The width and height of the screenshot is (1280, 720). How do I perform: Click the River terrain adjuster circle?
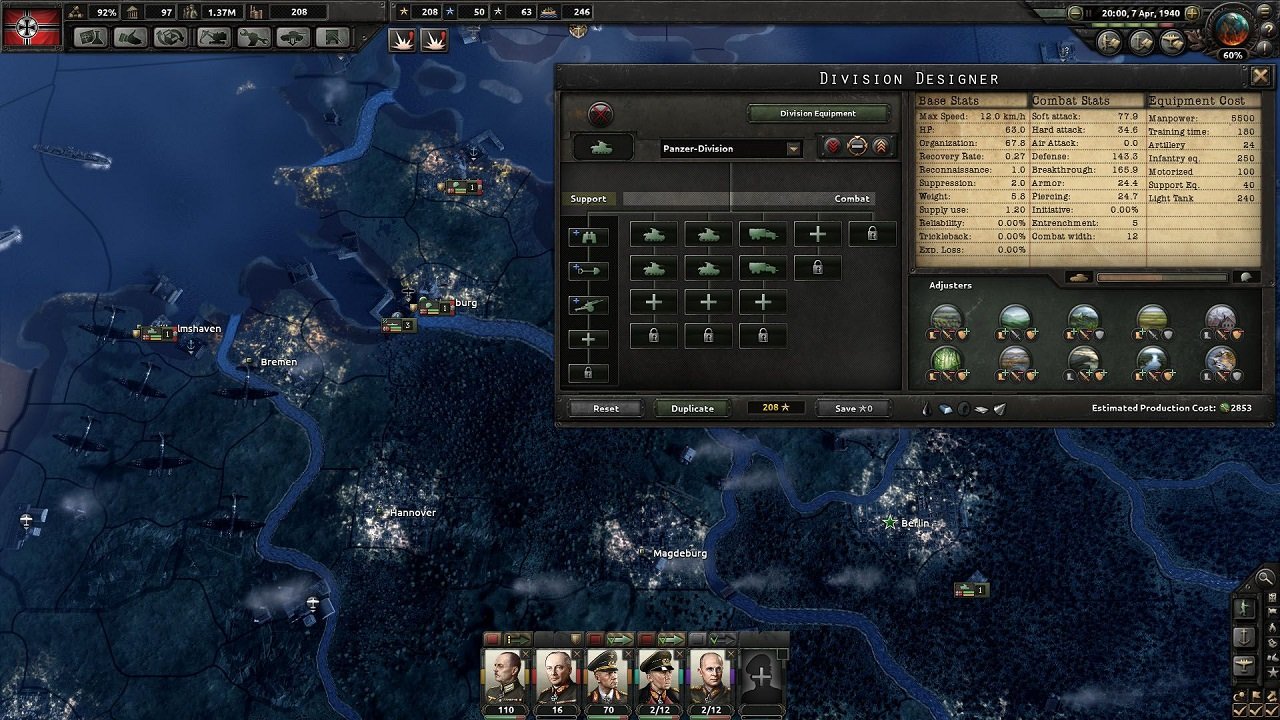[x=1152, y=359]
